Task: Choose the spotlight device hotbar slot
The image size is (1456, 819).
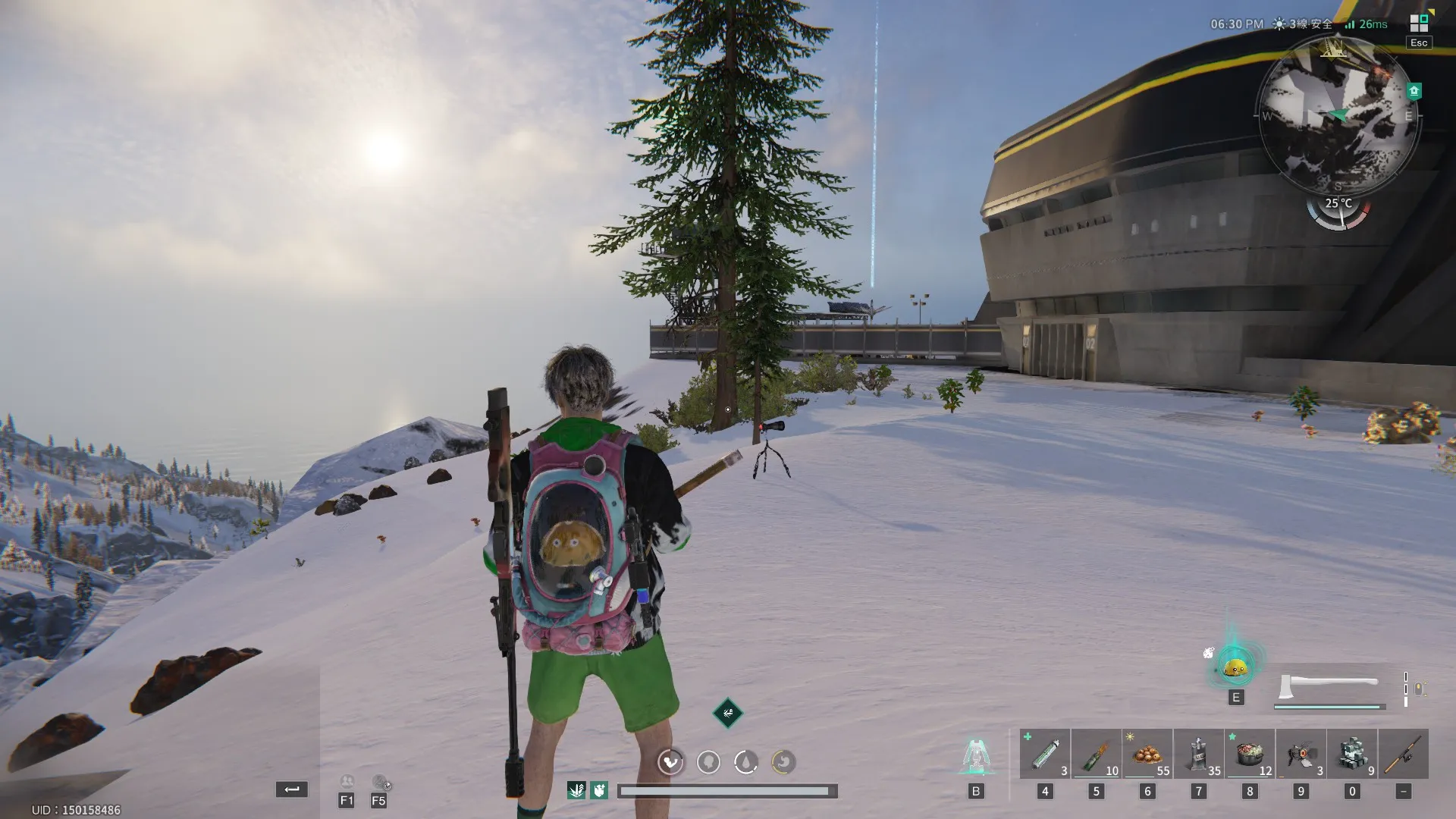Action: pos(1301,754)
